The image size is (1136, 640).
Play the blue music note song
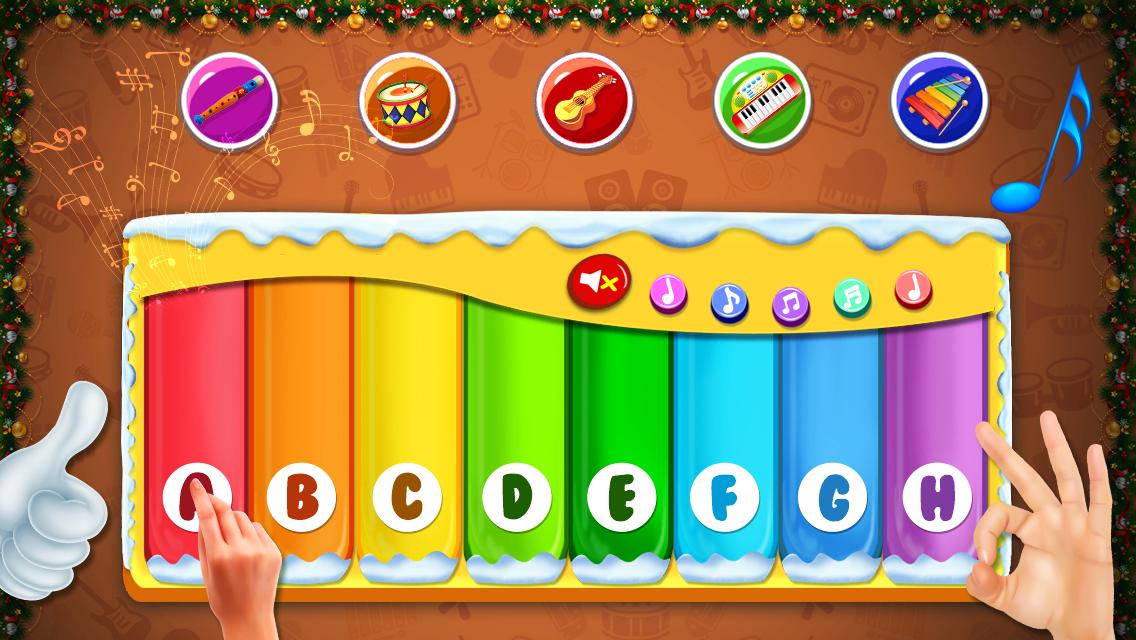(730, 300)
